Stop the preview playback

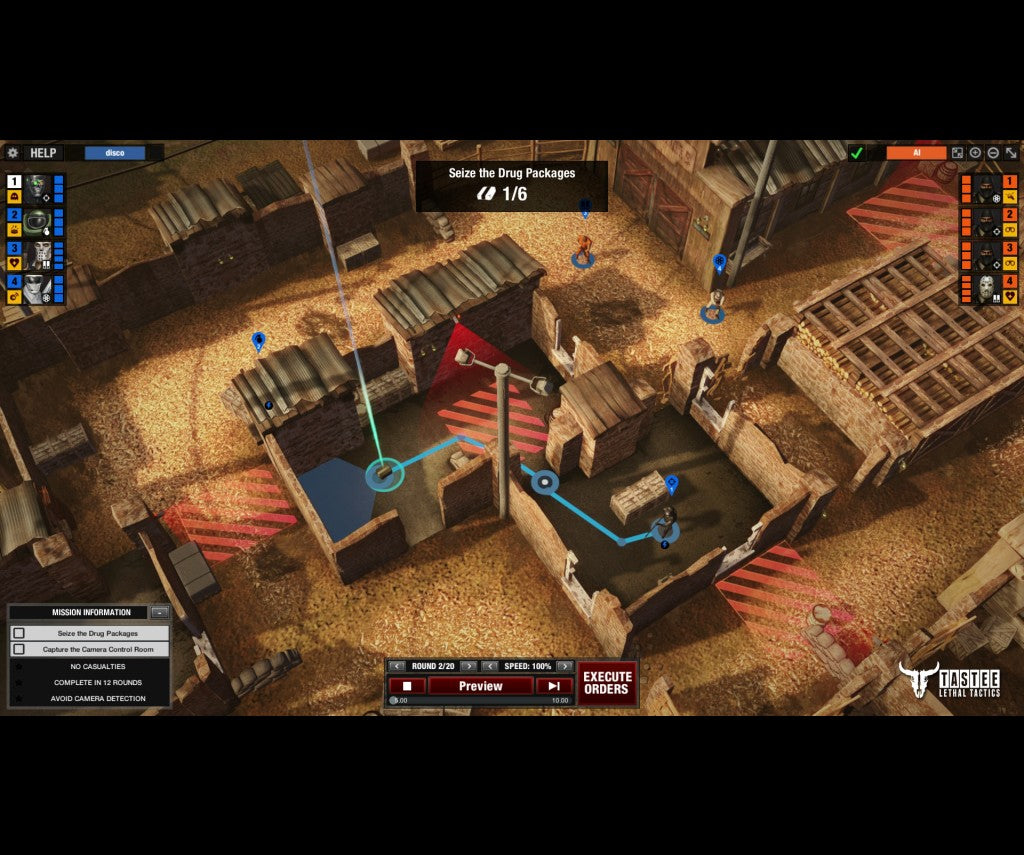pyautogui.click(x=407, y=686)
